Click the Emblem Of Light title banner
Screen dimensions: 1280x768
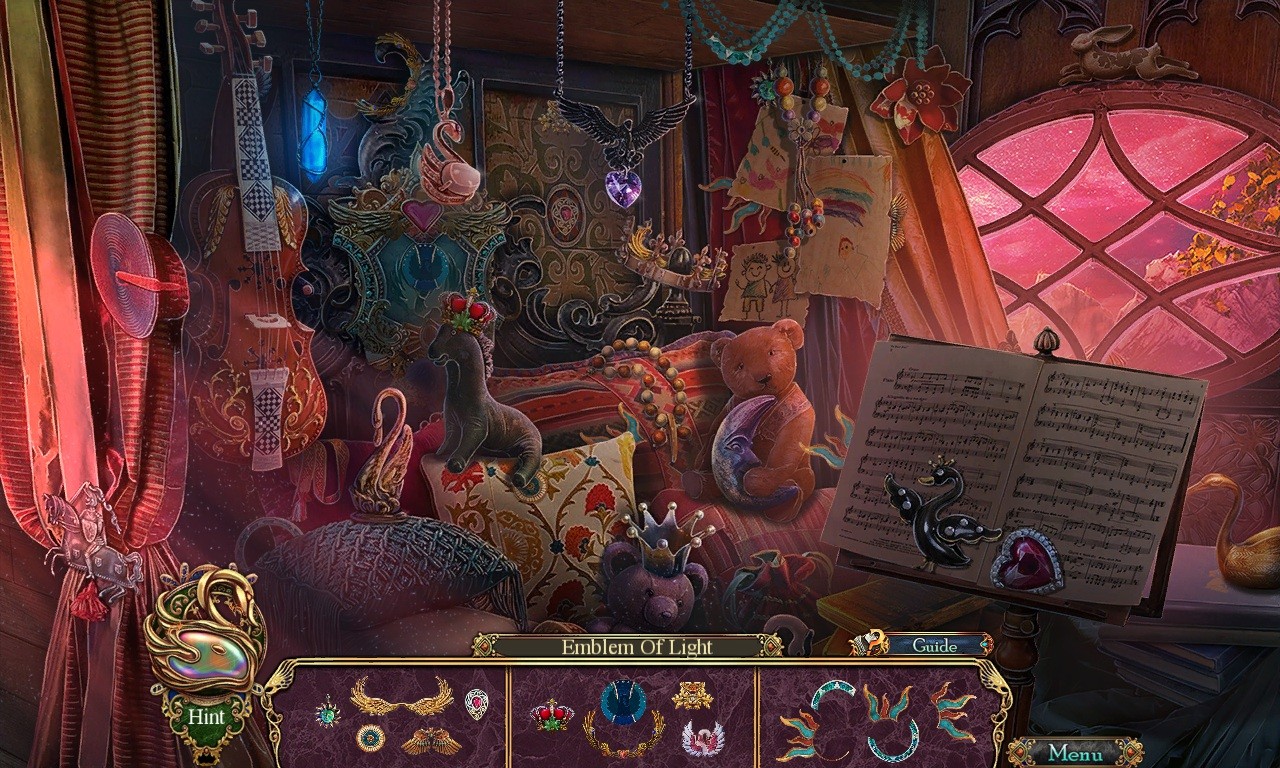coord(636,647)
